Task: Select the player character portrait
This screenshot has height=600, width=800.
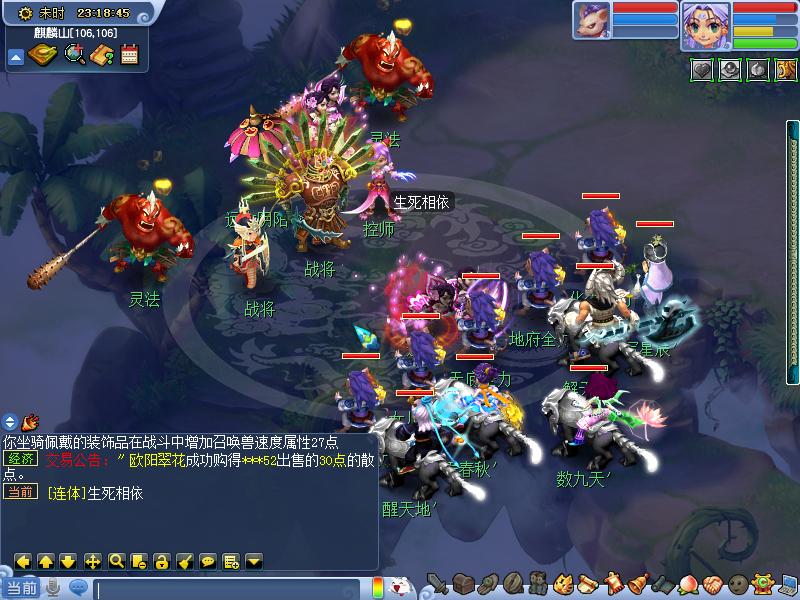Action: click(x=705, y=25)
